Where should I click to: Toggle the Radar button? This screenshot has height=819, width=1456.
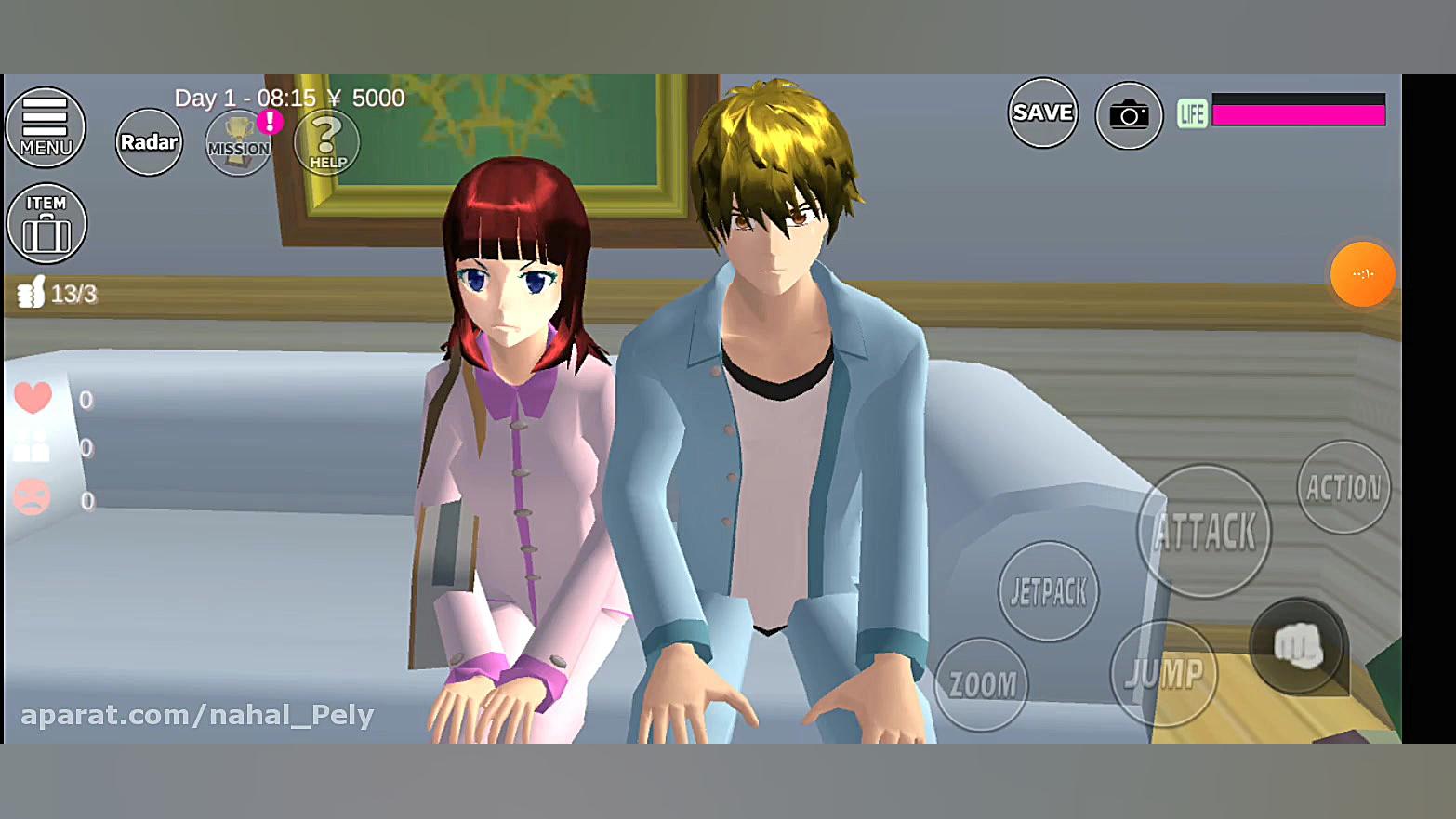tap(149, 142)
